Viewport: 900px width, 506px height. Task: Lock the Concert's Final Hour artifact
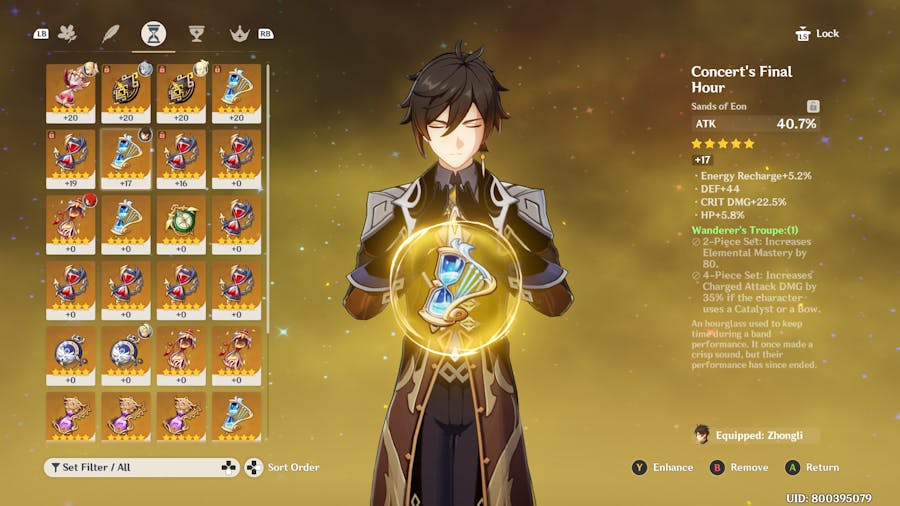click(x=817, y=34)
